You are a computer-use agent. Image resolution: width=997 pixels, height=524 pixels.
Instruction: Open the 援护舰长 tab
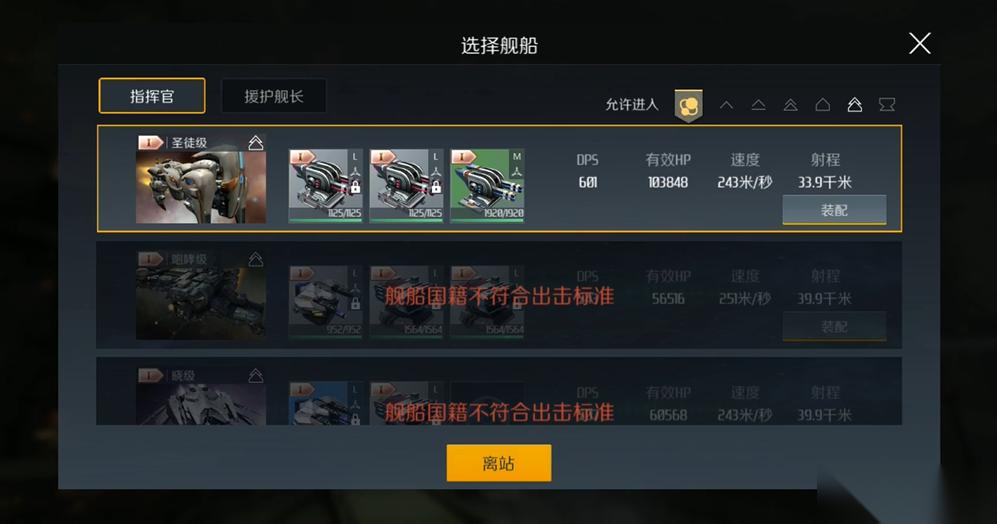273,96
